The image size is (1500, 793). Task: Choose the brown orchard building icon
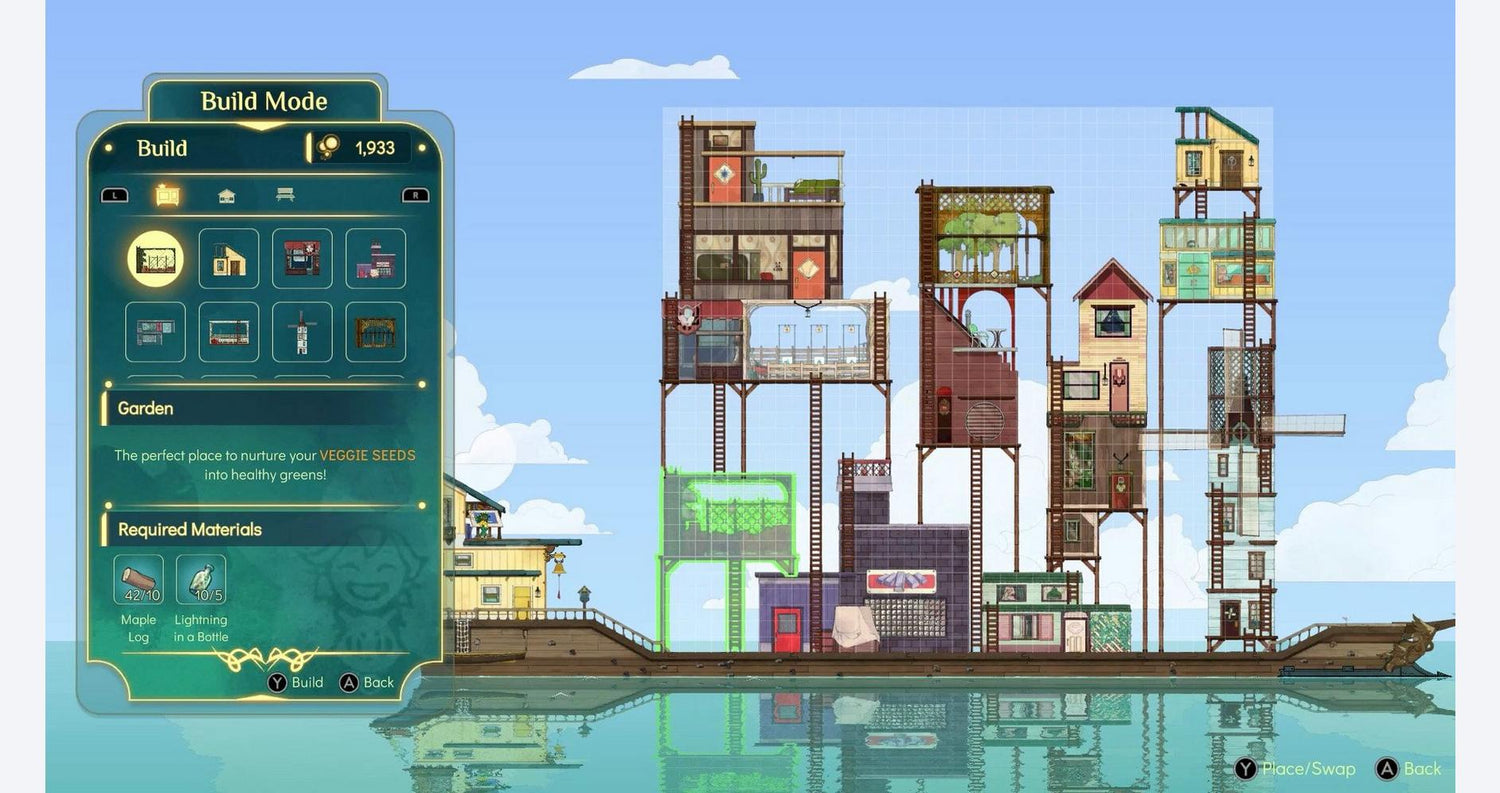tap(376, 332)
